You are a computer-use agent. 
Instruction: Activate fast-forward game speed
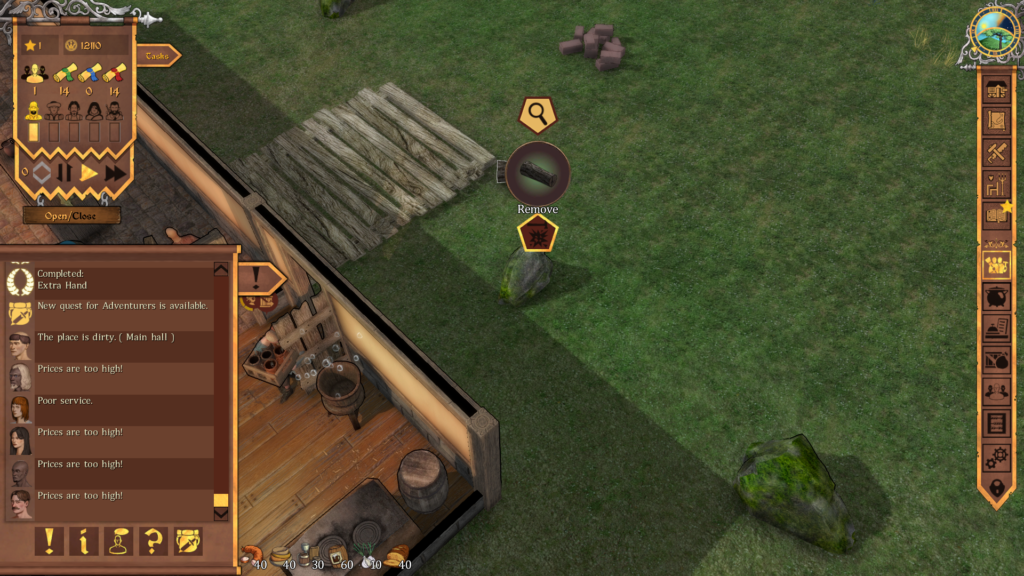pos(115,172)
